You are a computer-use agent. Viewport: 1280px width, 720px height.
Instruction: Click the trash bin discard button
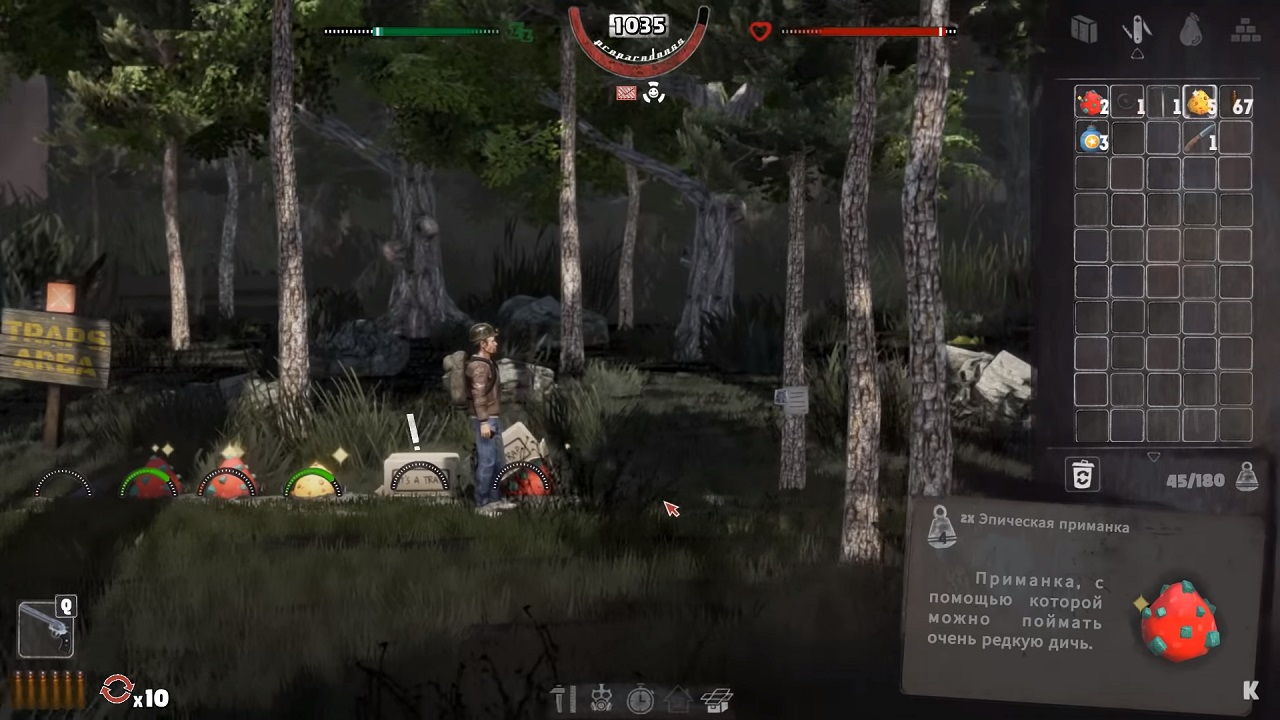pos(1082,475)
